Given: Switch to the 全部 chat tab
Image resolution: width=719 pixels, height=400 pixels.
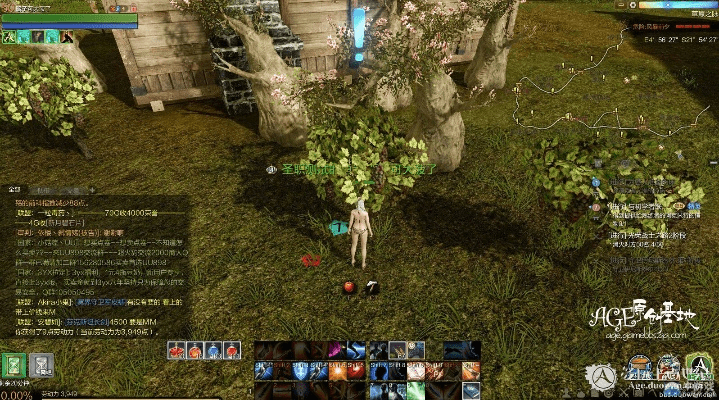Looking at the screenshot, I should click(x=15, y=188).
